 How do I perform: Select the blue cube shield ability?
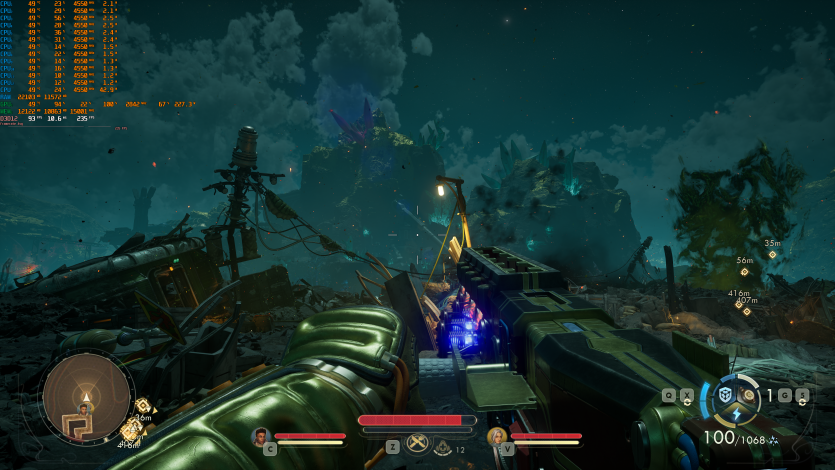pos(725,395)
